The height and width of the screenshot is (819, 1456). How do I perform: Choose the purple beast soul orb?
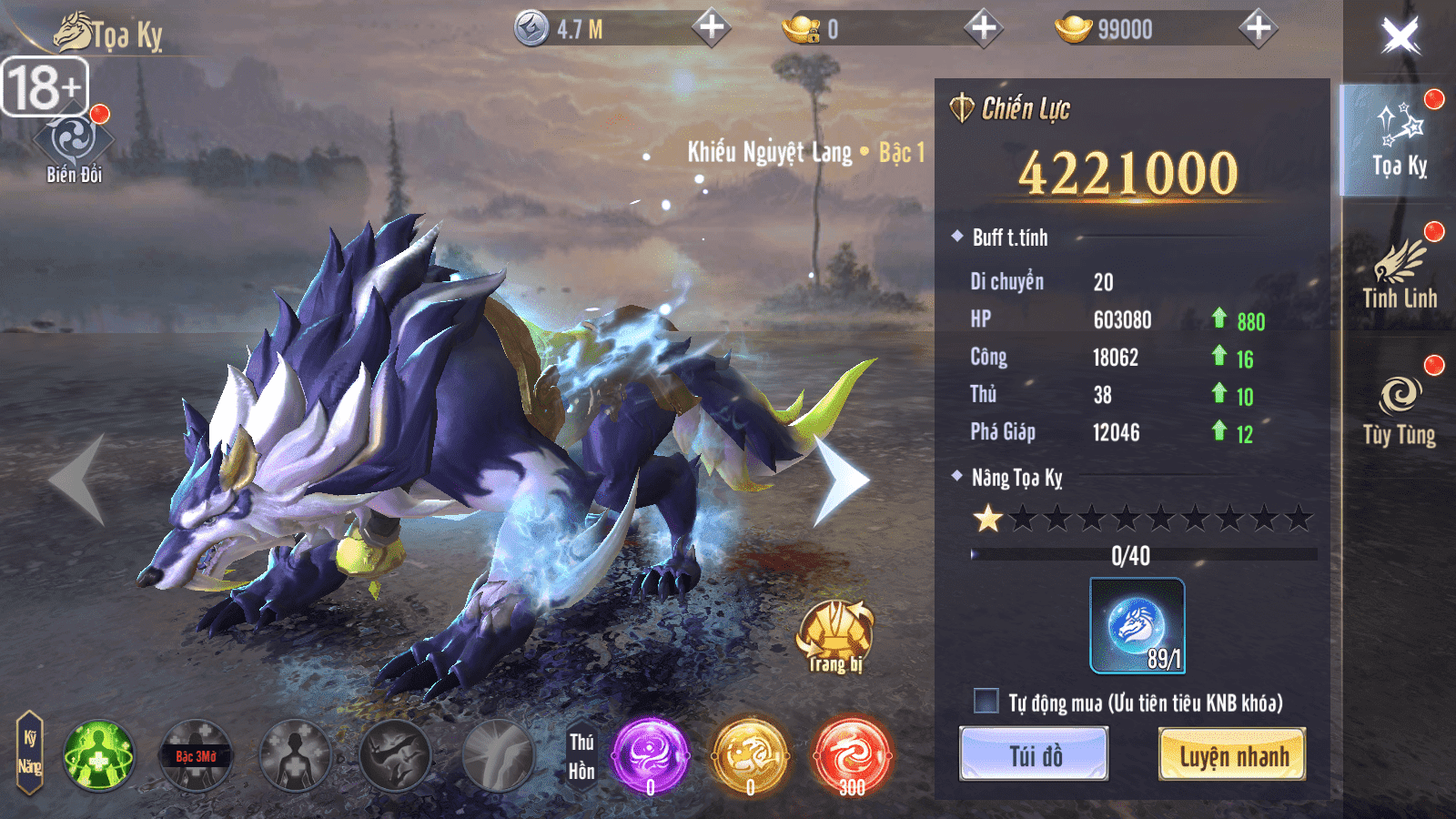650,755
